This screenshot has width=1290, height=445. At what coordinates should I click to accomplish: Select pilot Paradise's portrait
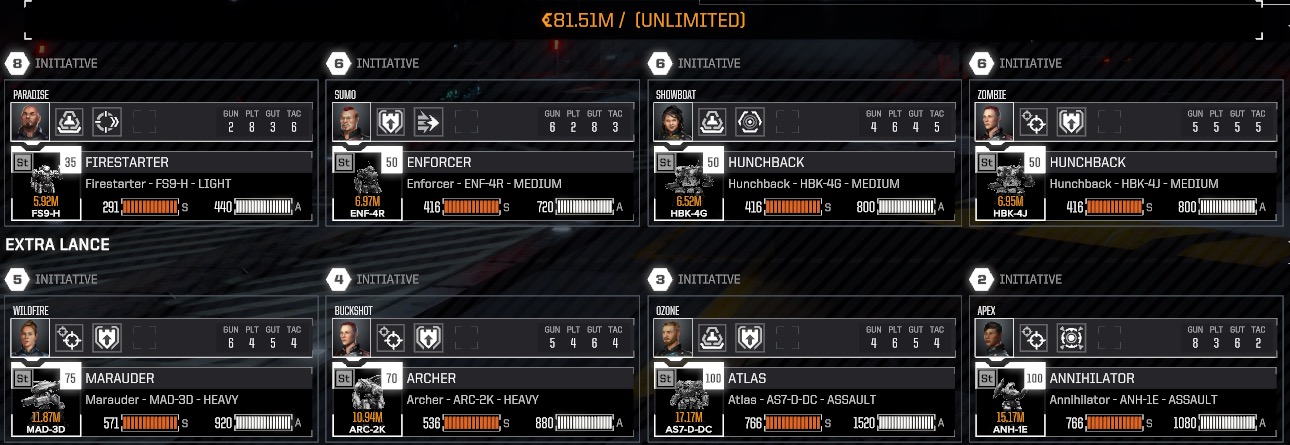coord(30,122)
